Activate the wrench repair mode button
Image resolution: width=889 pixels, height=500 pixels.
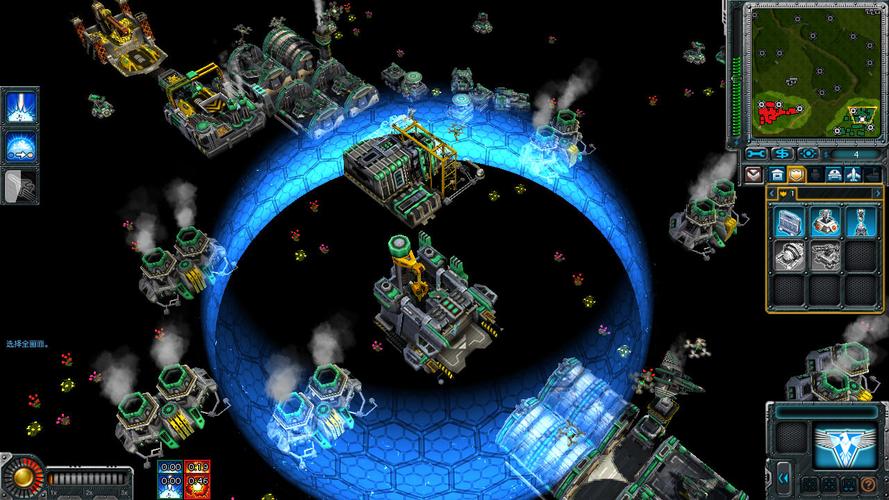(x=756, y=154)
